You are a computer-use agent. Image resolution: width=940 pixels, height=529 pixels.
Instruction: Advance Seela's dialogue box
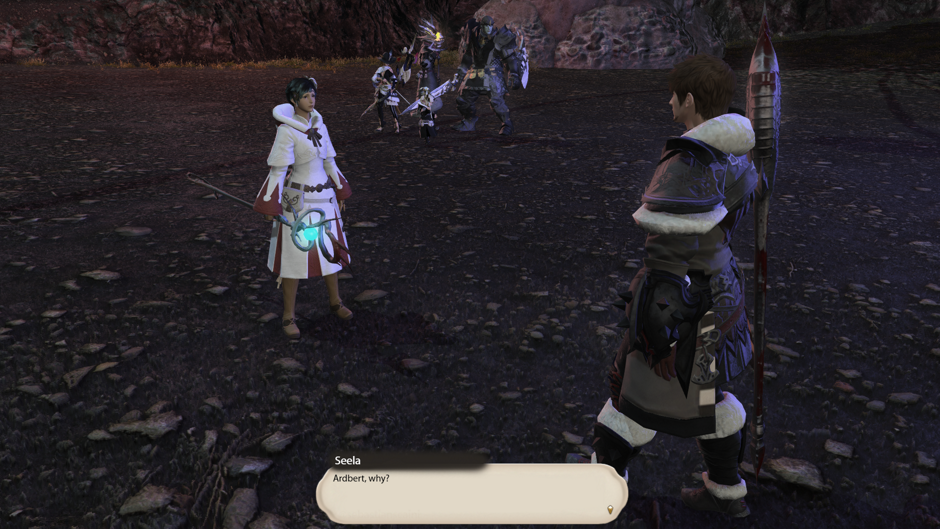coord(470,492)
